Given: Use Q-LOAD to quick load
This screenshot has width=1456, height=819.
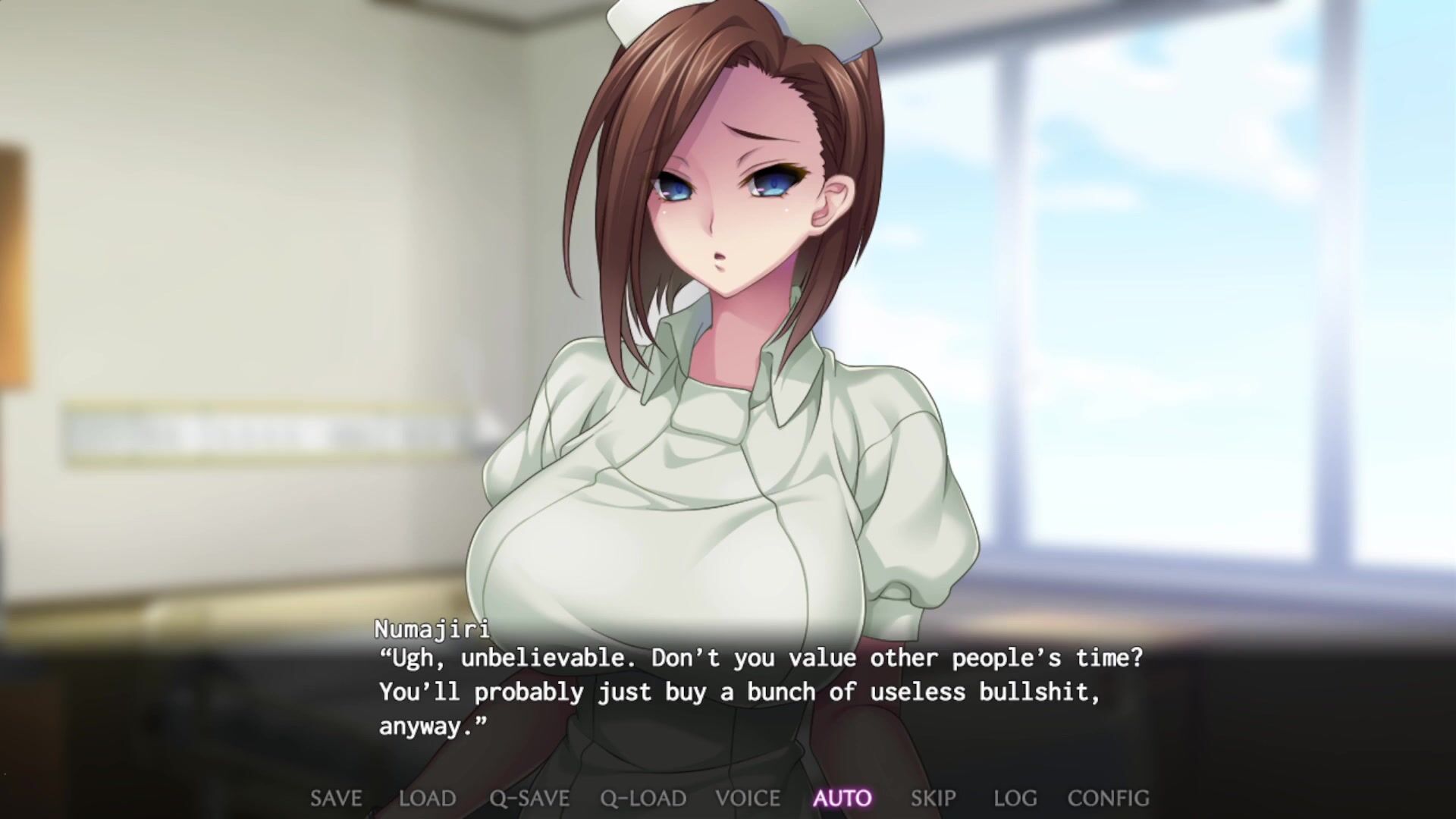Looking at the screenshot, I should [643, 799].
